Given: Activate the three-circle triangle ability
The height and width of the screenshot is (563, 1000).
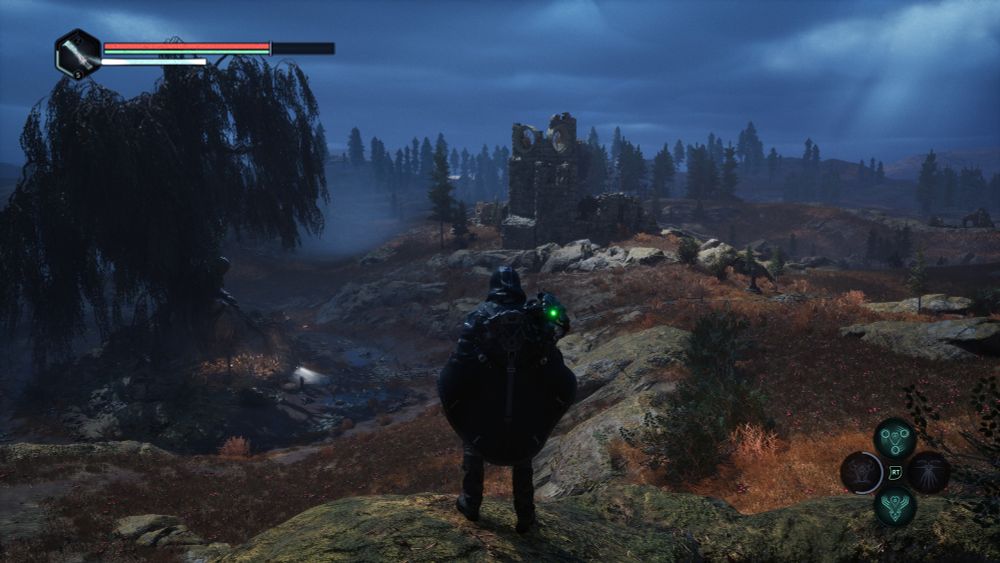Looking at the screenshot, I should pyautogui.click(x=895, y=438).
